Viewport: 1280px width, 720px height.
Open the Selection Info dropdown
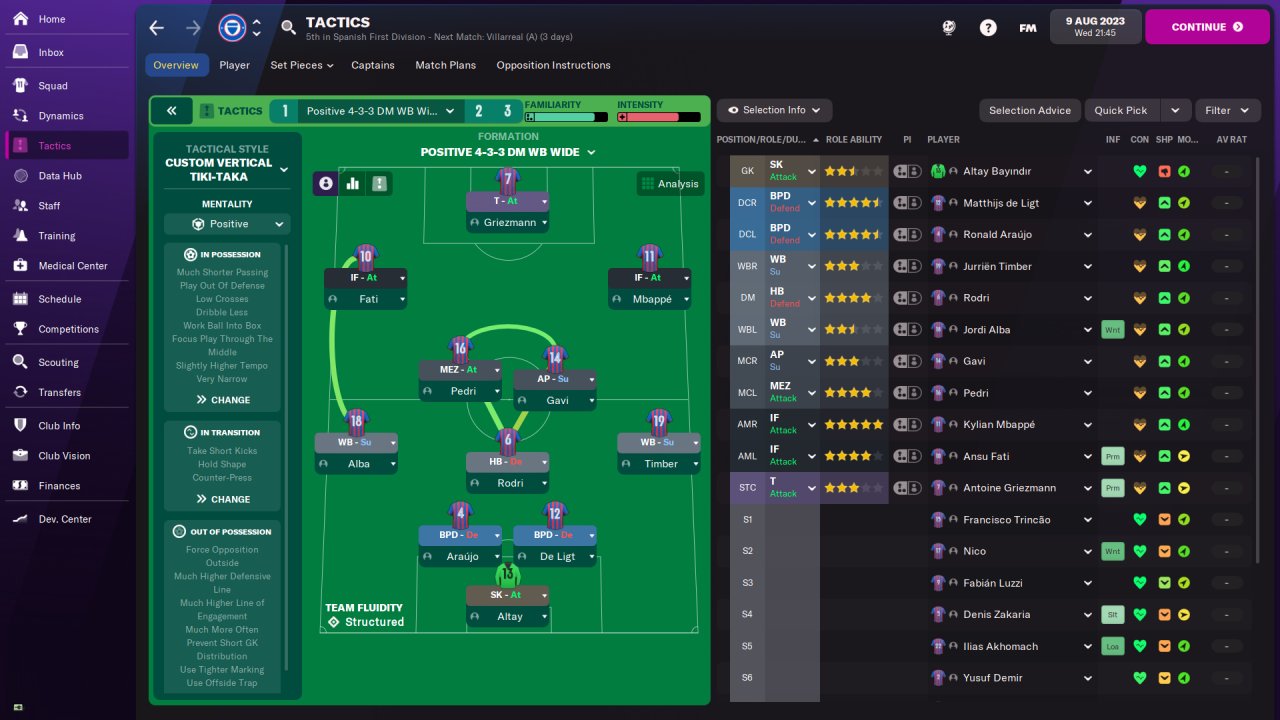tap(774, 110)
